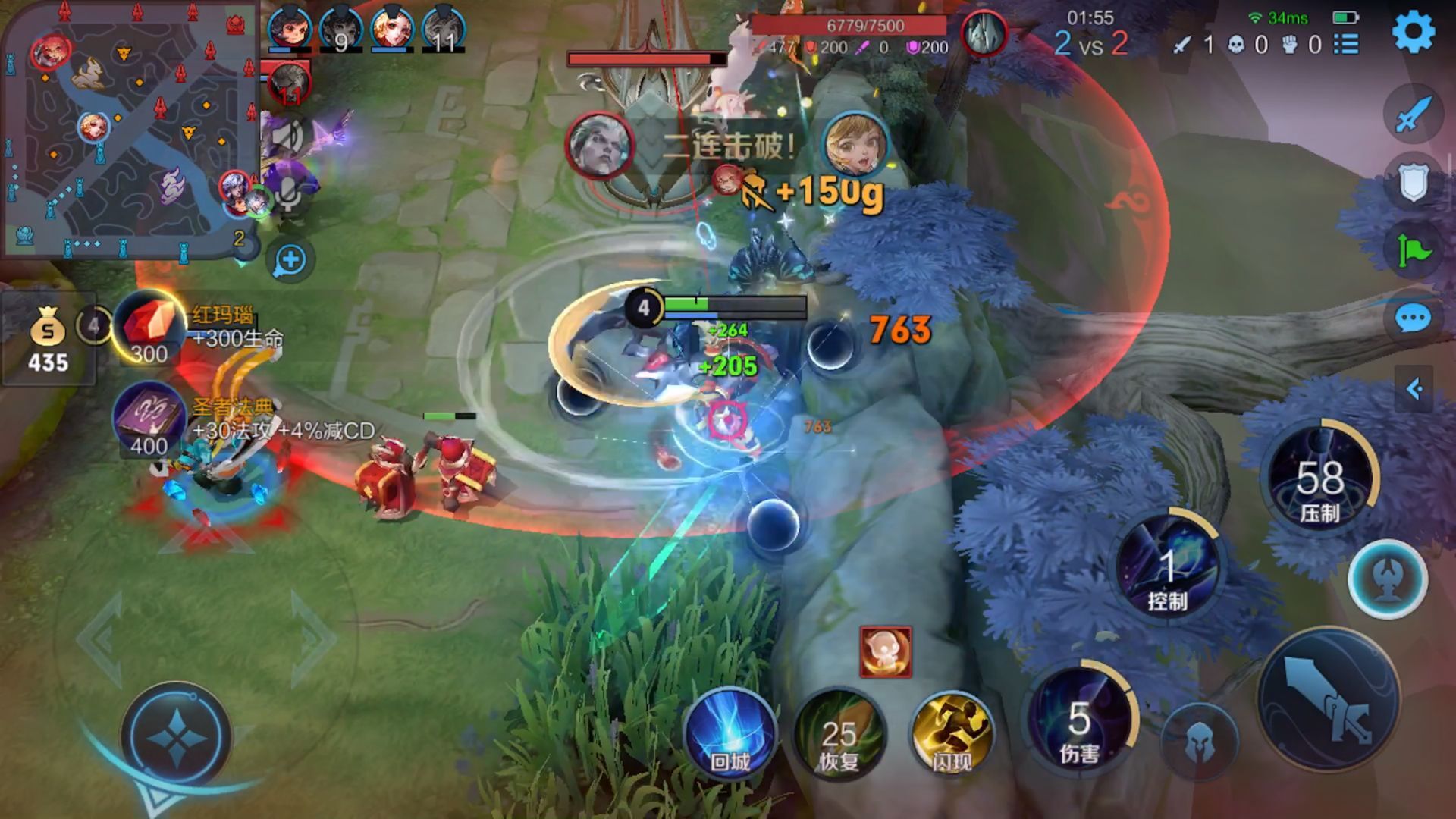Image resolution: width=1456 pixels, height=819 pixels.
Task: Use the 压制 ultimate skill
Action: (1320, 479)
